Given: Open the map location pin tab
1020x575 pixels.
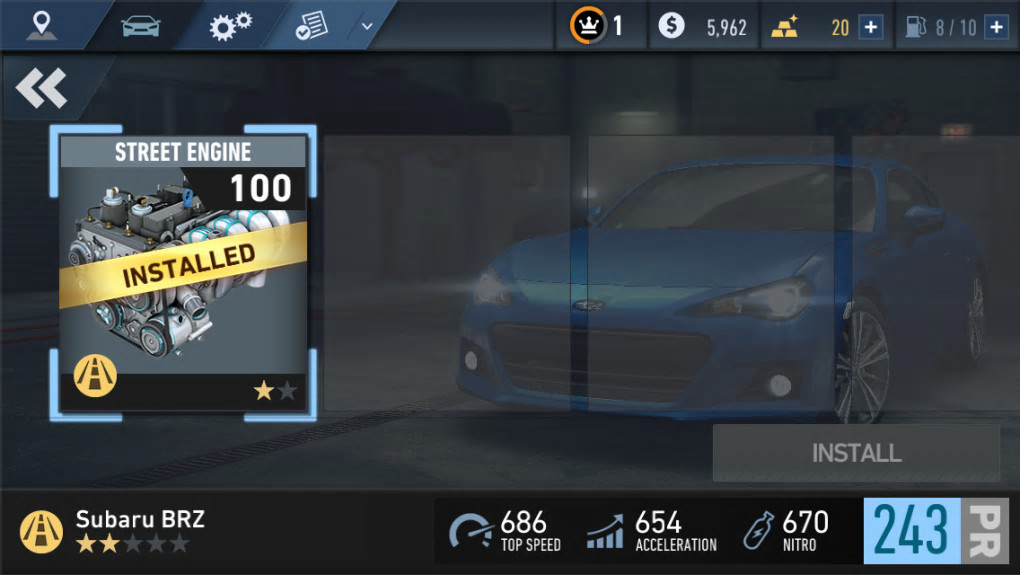Looking at the screenshot, I should [x=42, y=25].
